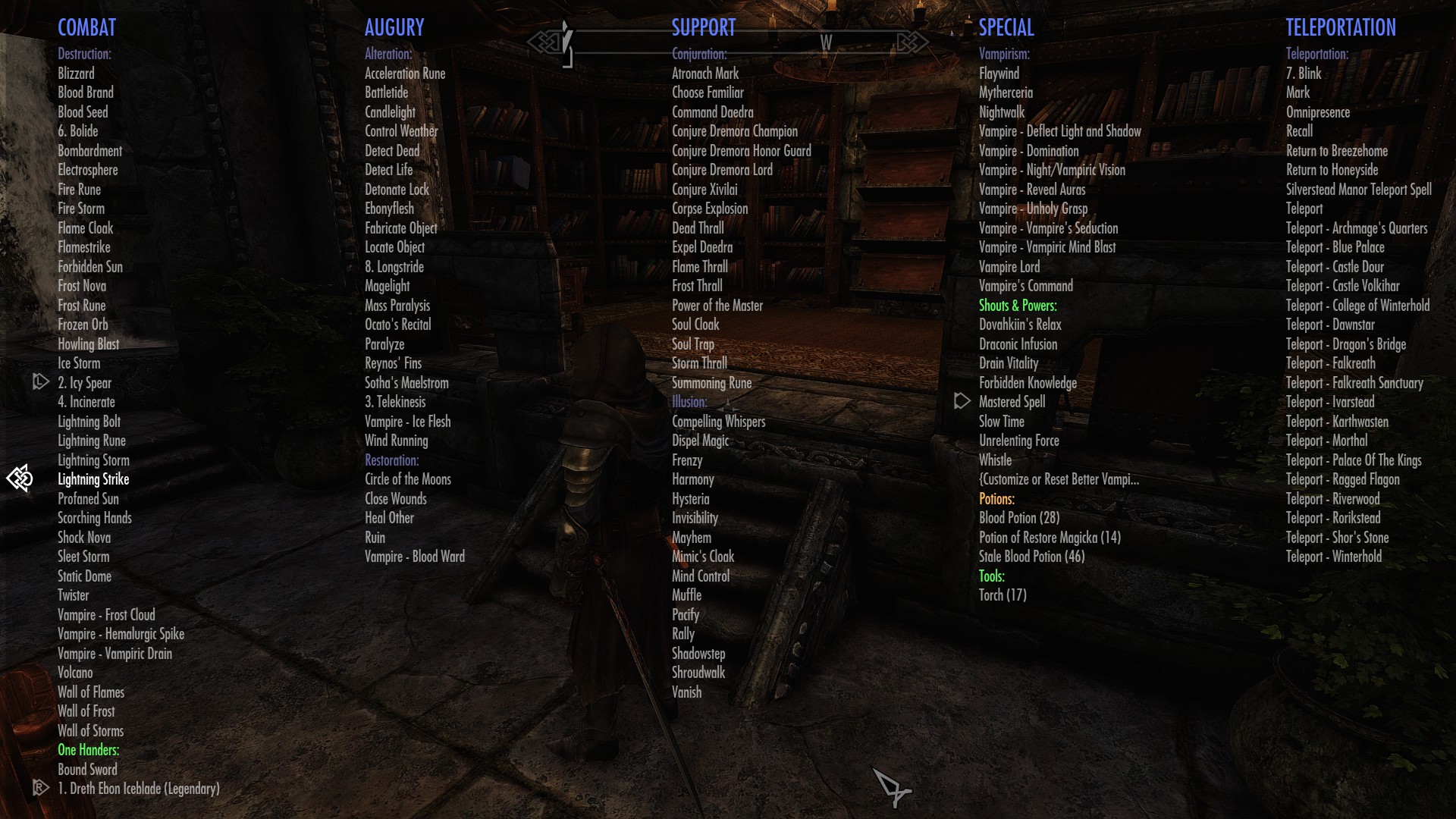Switch to the COMBAT column header
This screenshot has width=1456, height=819.
coord(87,27)
